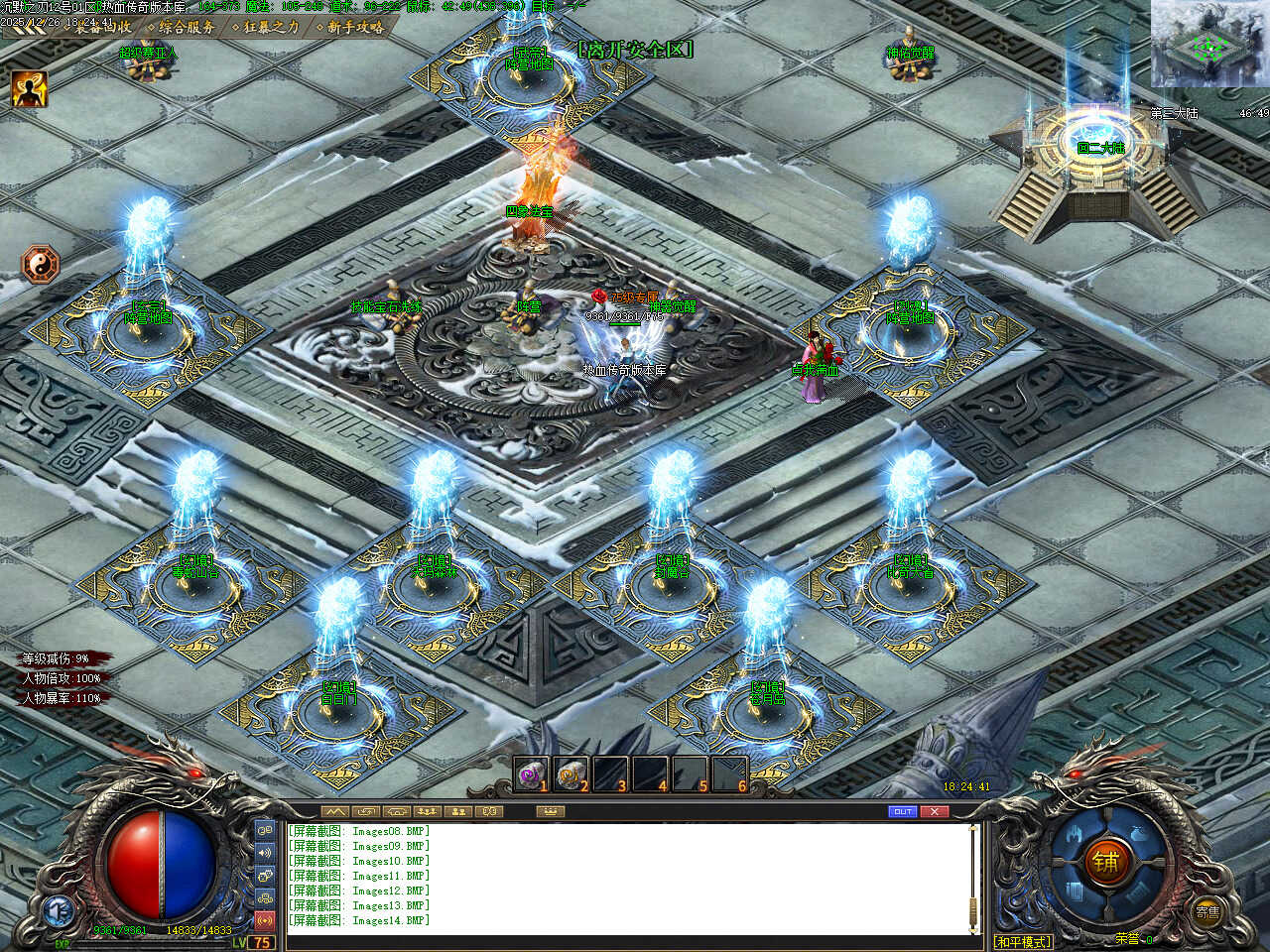Click the orange glowing figure buff icon
Viewport: 1270px width, 952px height.
click(x=29, y=89)
